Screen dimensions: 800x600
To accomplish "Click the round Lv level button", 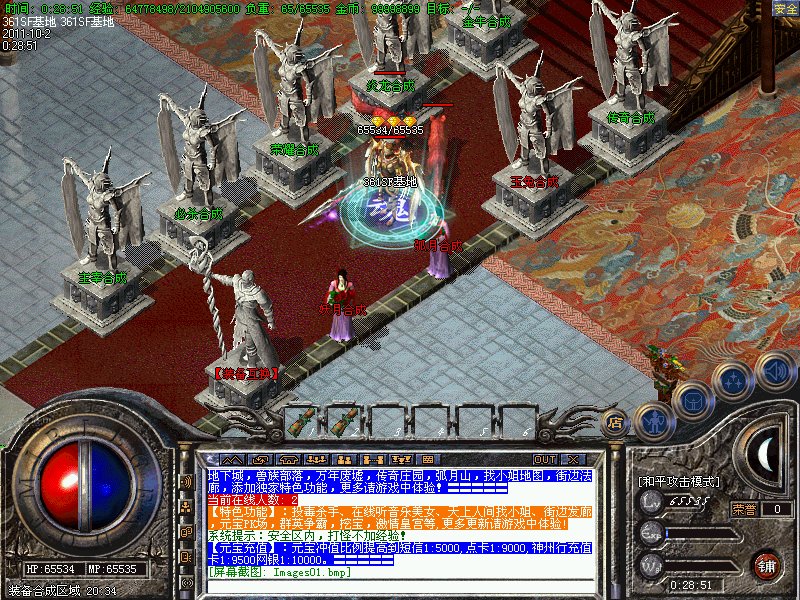I will pos(651,505).
